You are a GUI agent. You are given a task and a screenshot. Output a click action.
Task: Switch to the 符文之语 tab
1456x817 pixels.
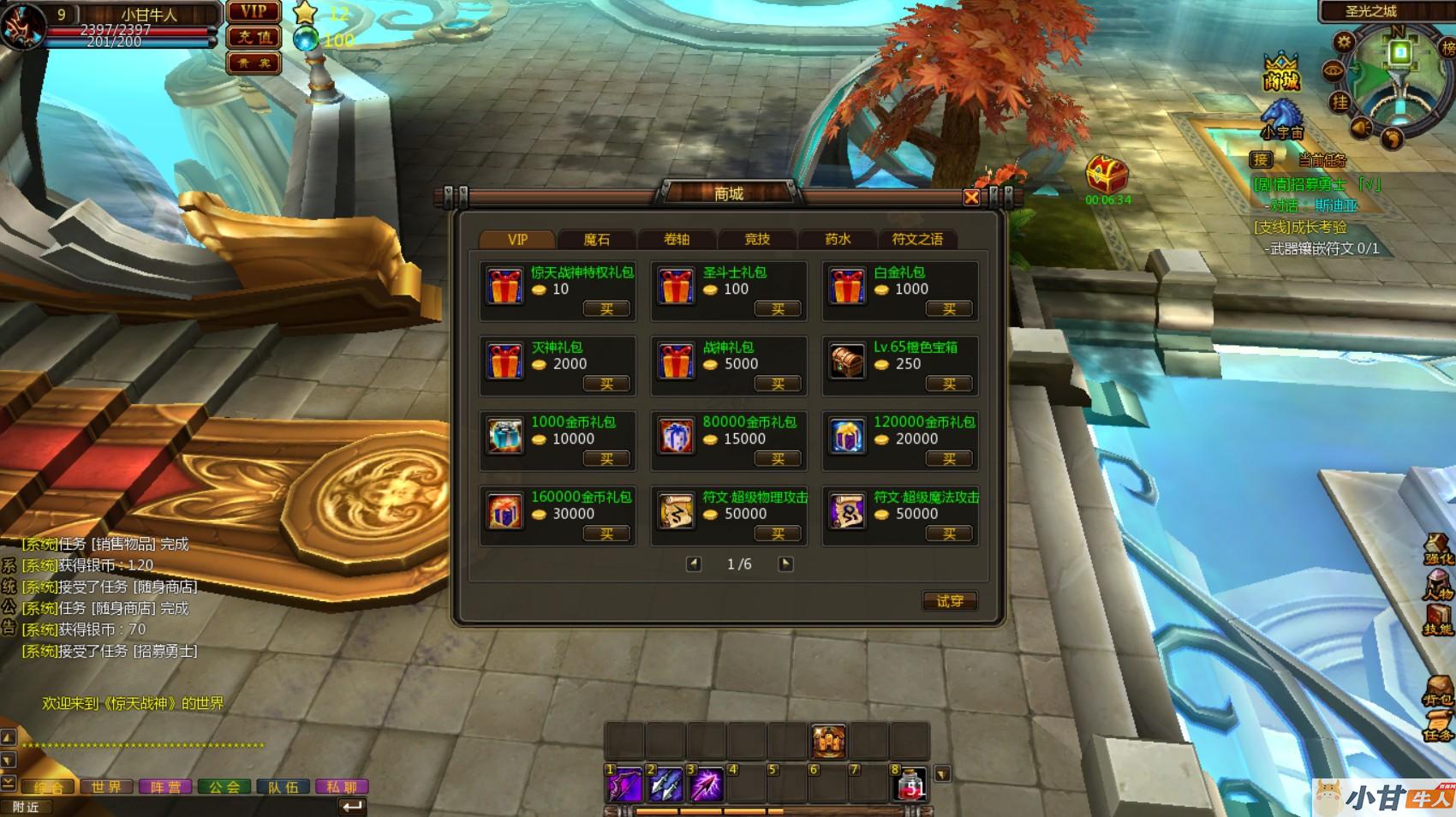tap(917, 239)
